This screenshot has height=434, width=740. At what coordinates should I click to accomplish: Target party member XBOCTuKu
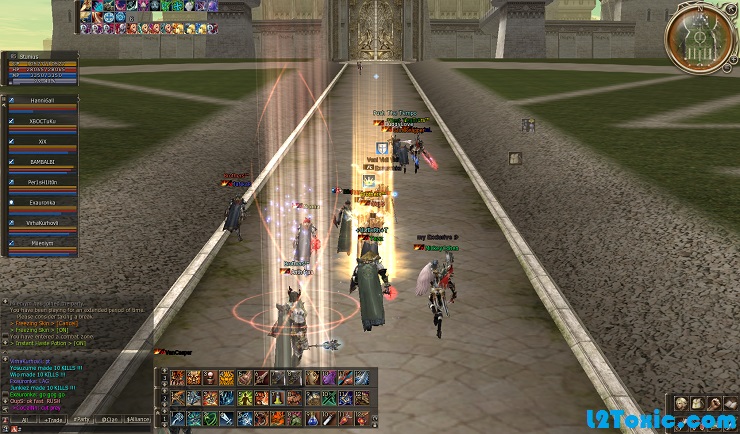click(42, 122)
